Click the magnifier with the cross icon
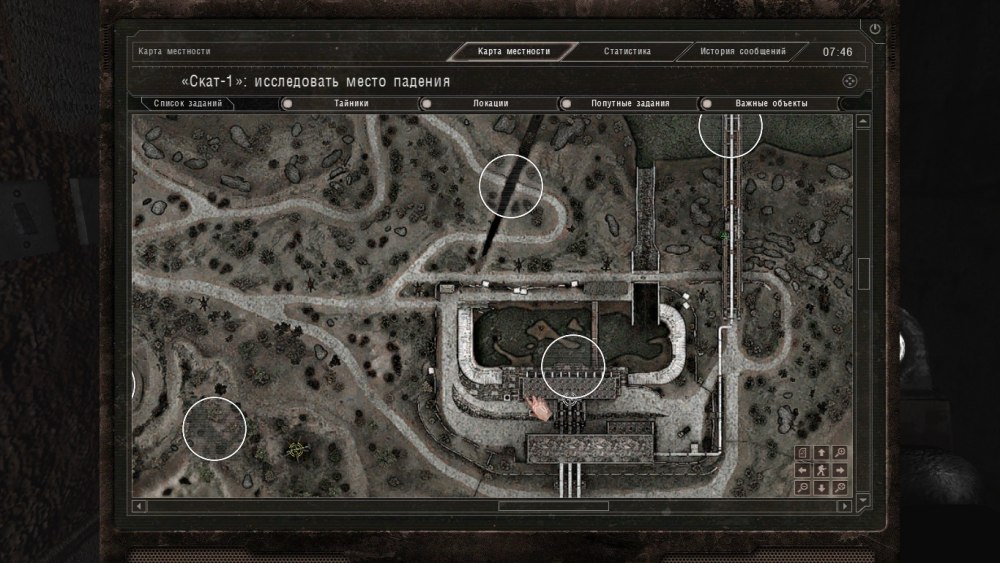This screenshot has height=563, width=1000. [x=840, y=487]
